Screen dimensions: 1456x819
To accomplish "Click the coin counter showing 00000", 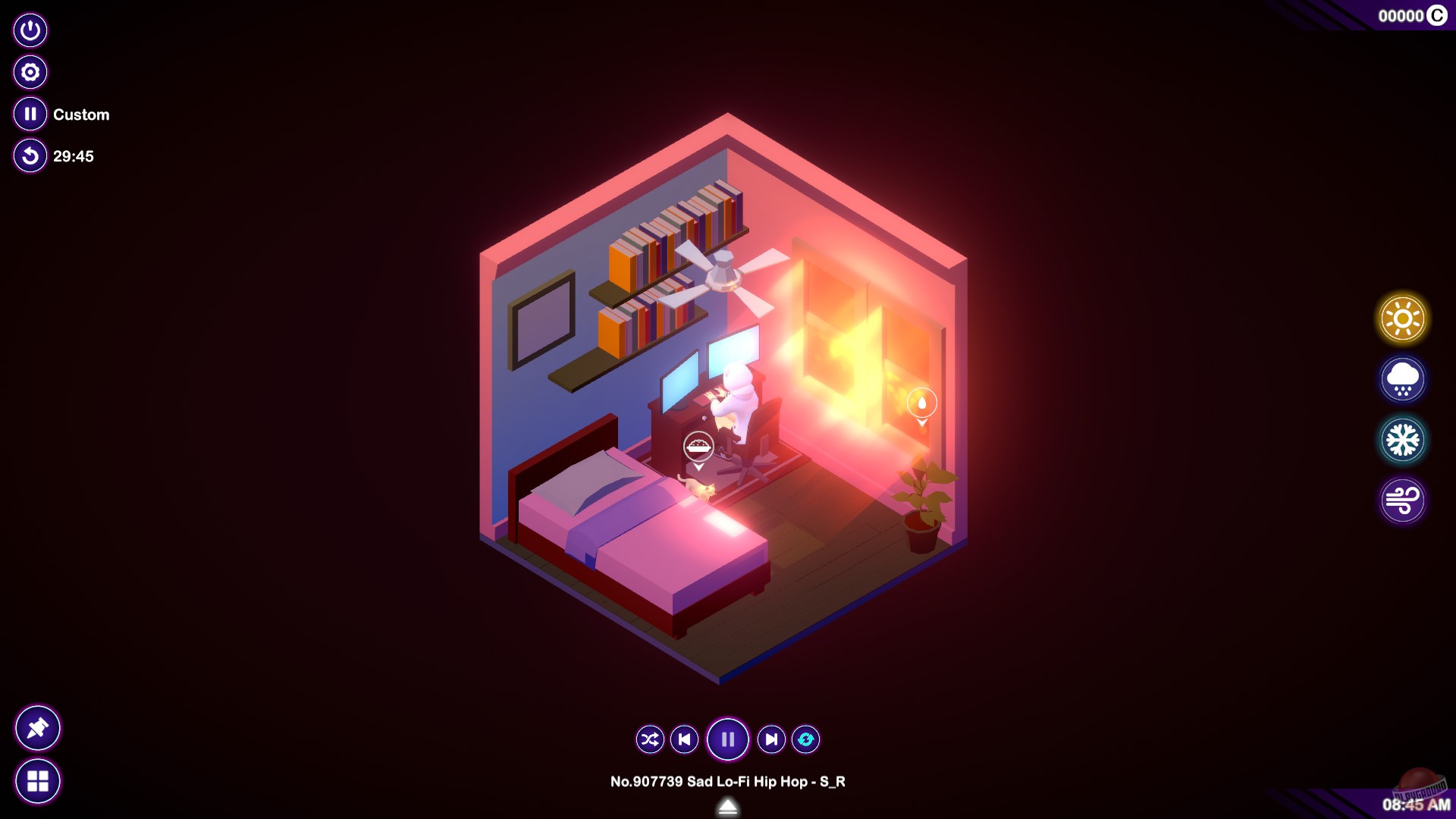I will [1401, 14].
